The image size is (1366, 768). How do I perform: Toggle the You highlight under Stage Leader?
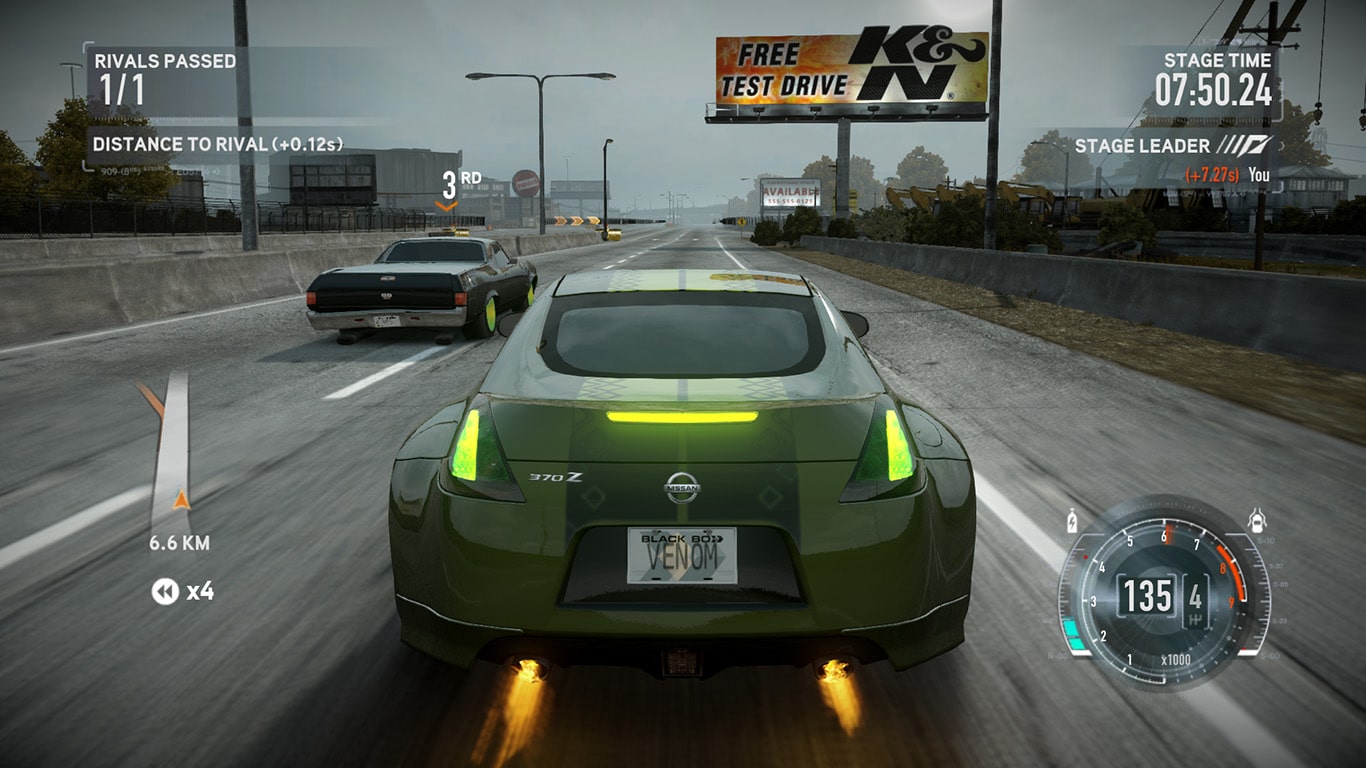(x=1261, y=174)
